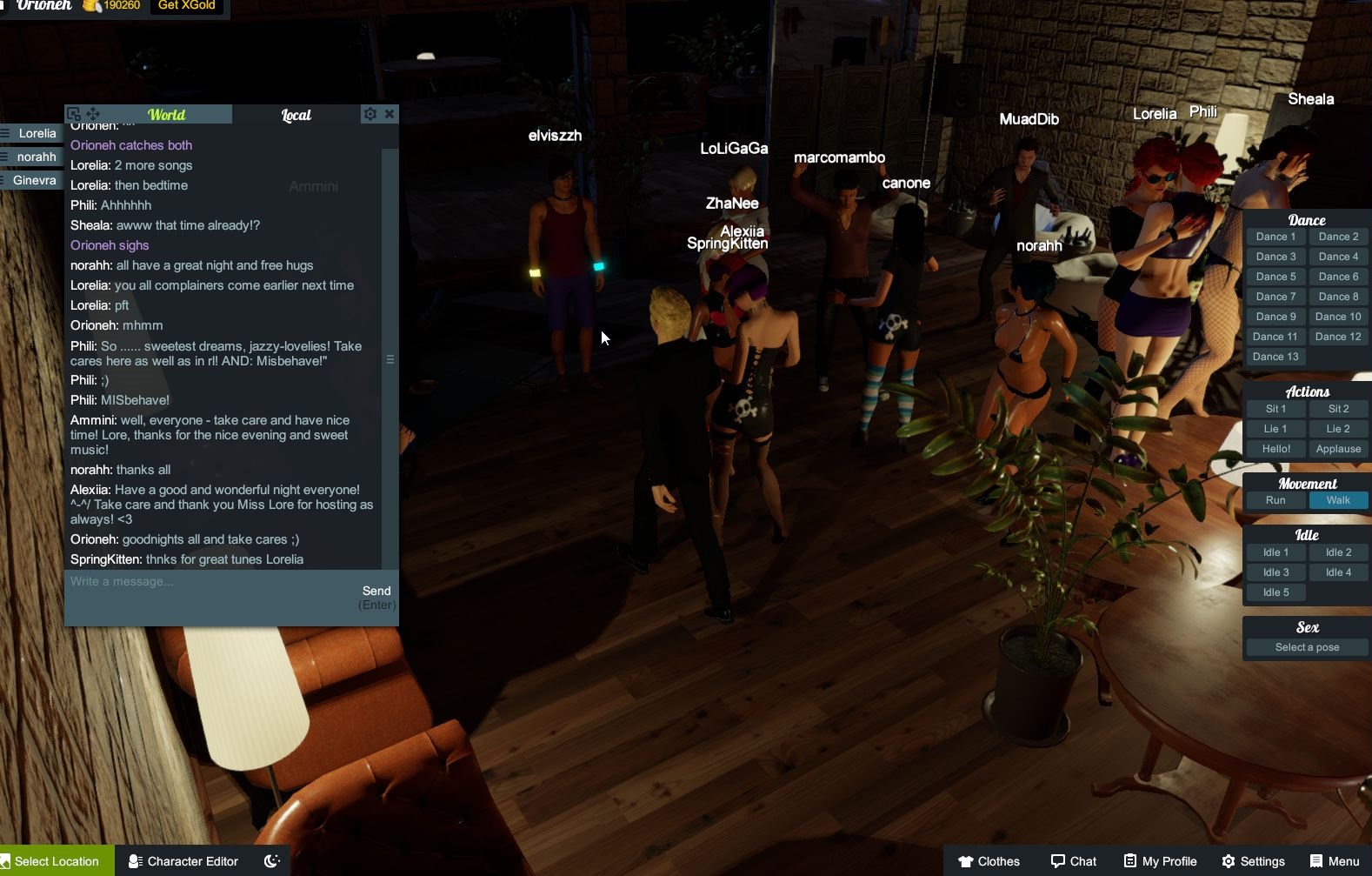Open the chat window settings gear
Screen dimensions: 1372x876
click(370, 113)
